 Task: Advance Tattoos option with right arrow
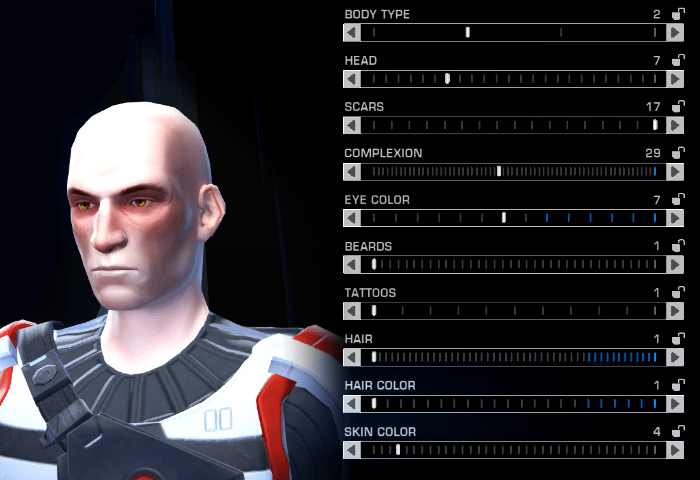pos(676,310)
